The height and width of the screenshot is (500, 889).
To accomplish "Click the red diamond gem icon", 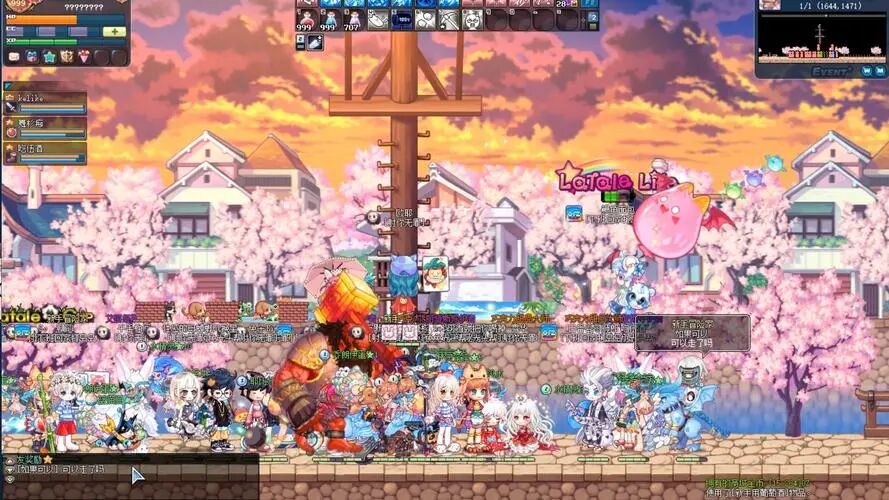I will (84, 57).
